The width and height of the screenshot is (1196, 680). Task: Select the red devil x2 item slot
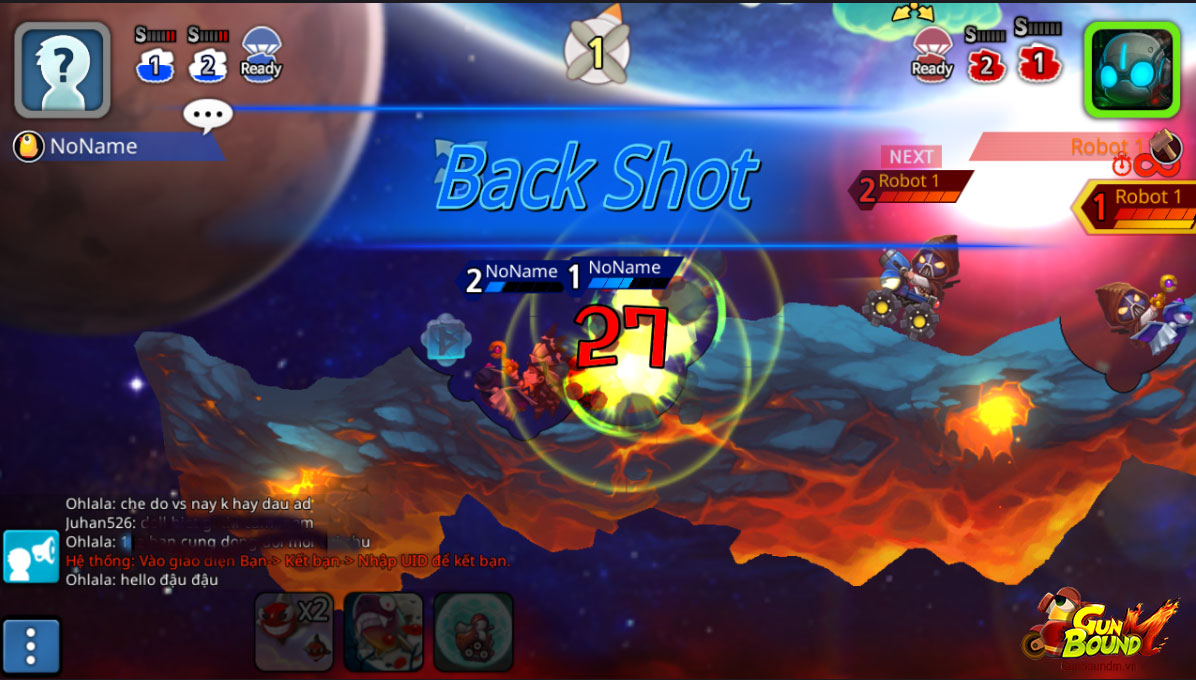(293, 632)
